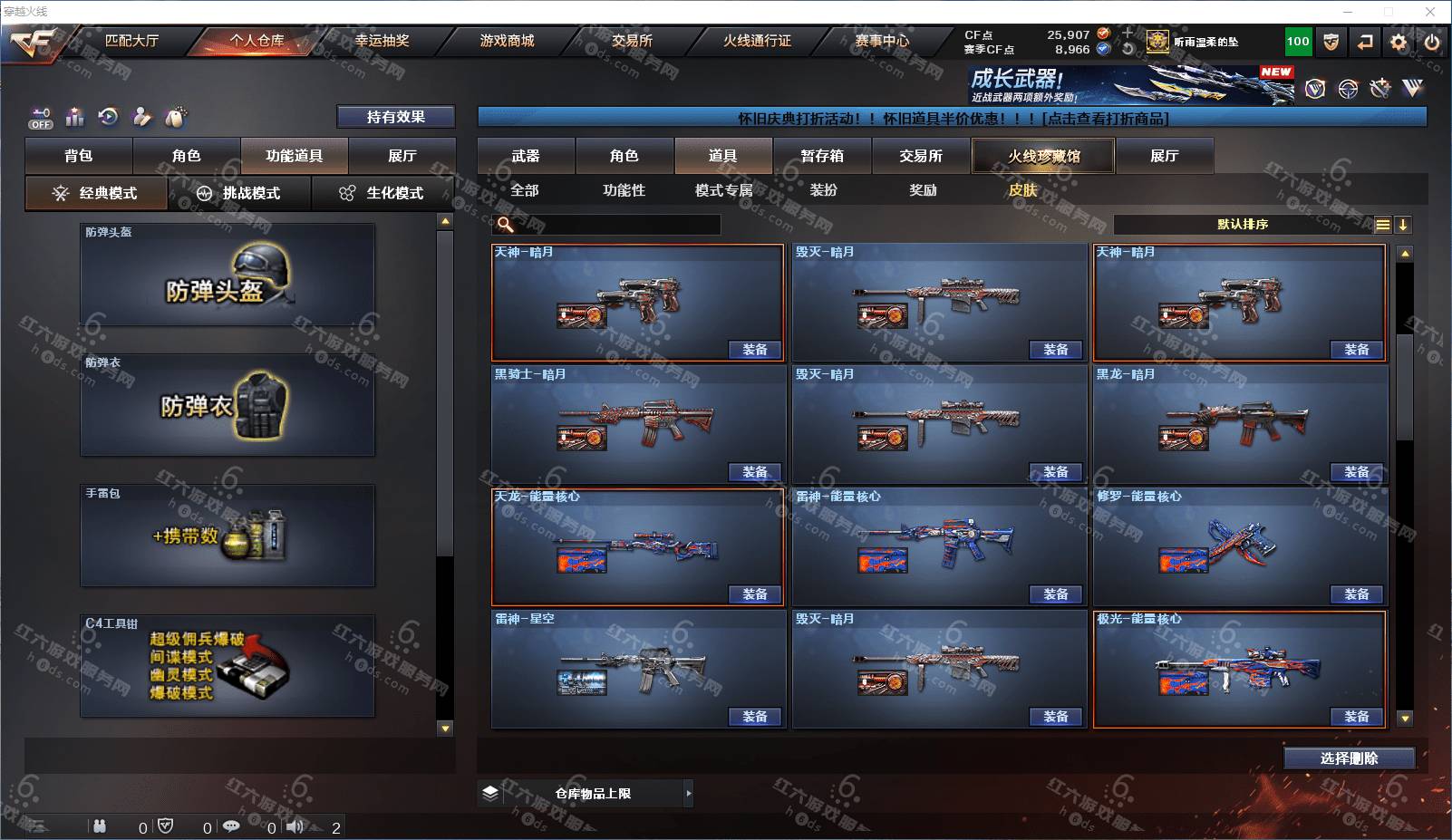Open the 火线通行证 battle pass

point(757,41)
